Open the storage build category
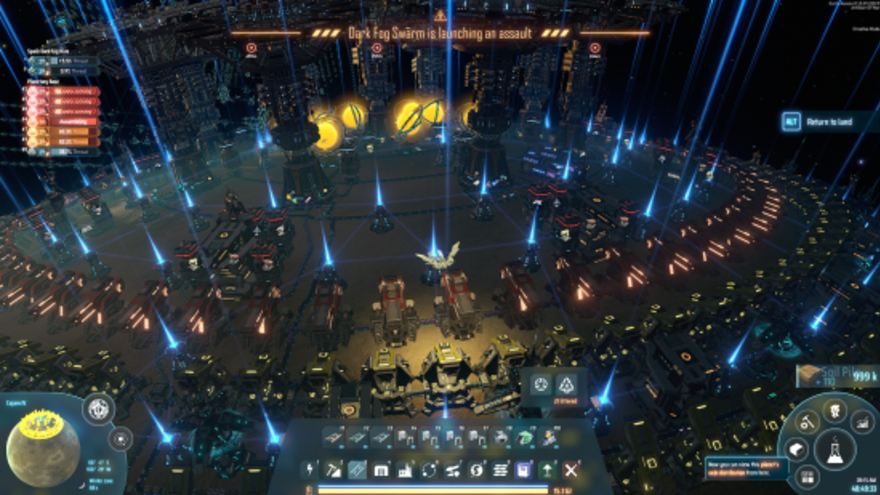The height and width of the screenshot is (495, 880). [x=381, y=469]
